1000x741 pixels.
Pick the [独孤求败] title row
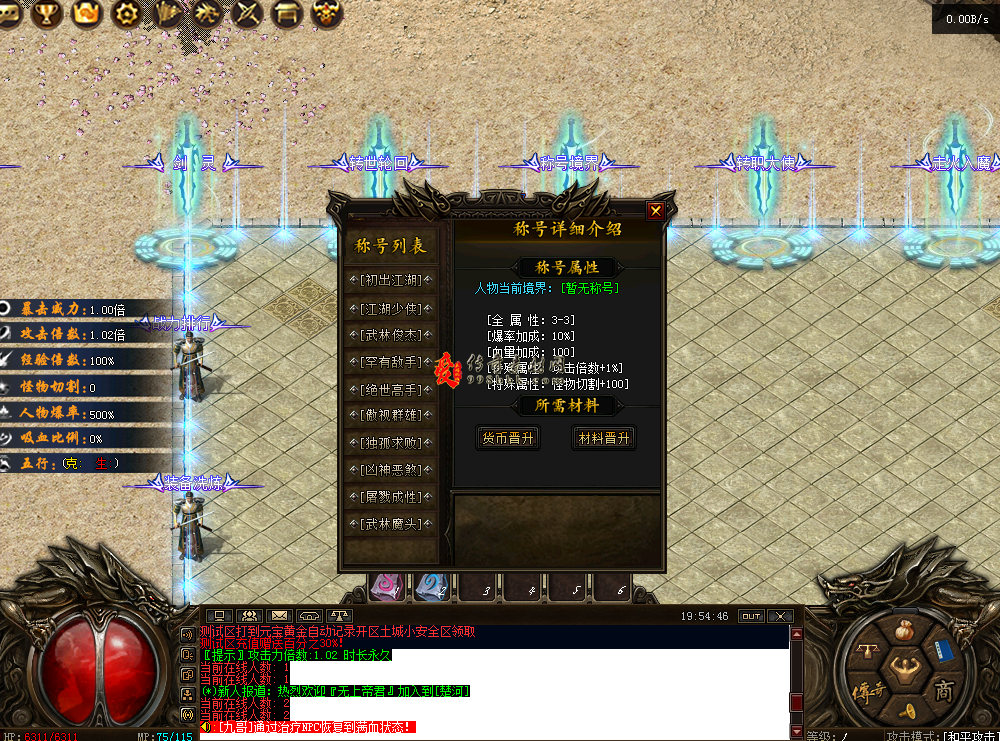(x=391, y=443)
